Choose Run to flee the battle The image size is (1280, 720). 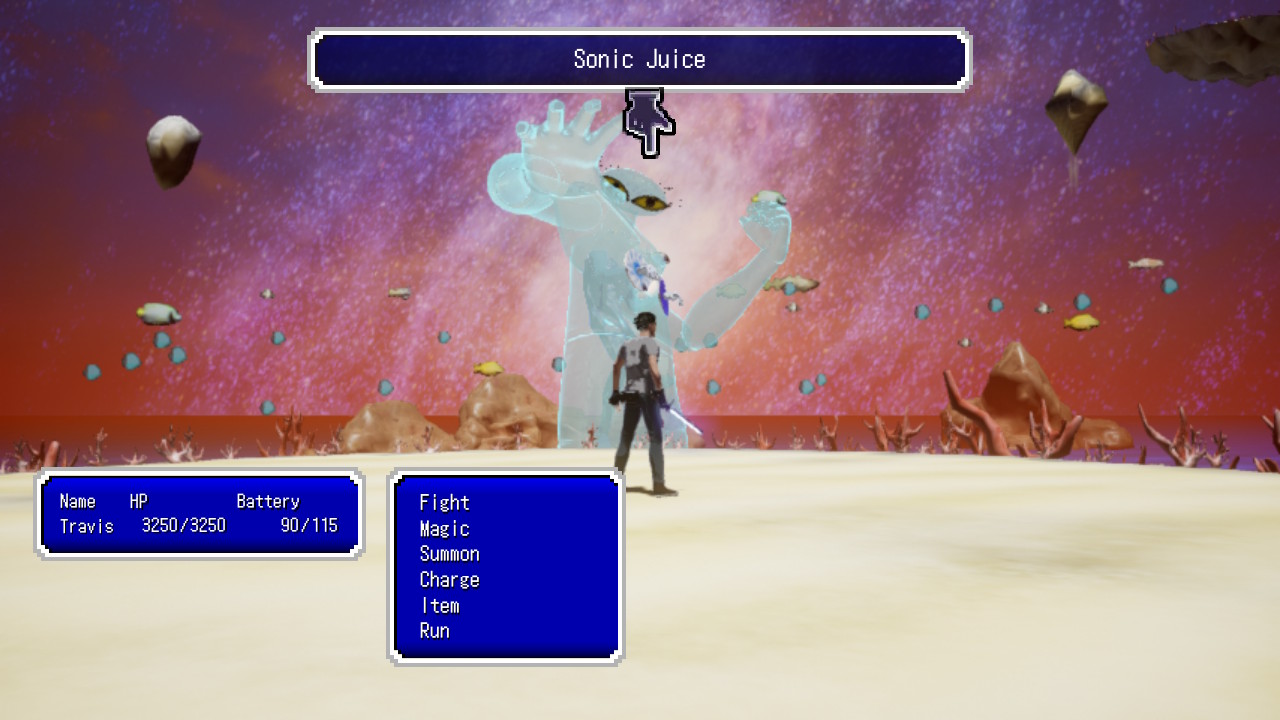tap(437, 631)
